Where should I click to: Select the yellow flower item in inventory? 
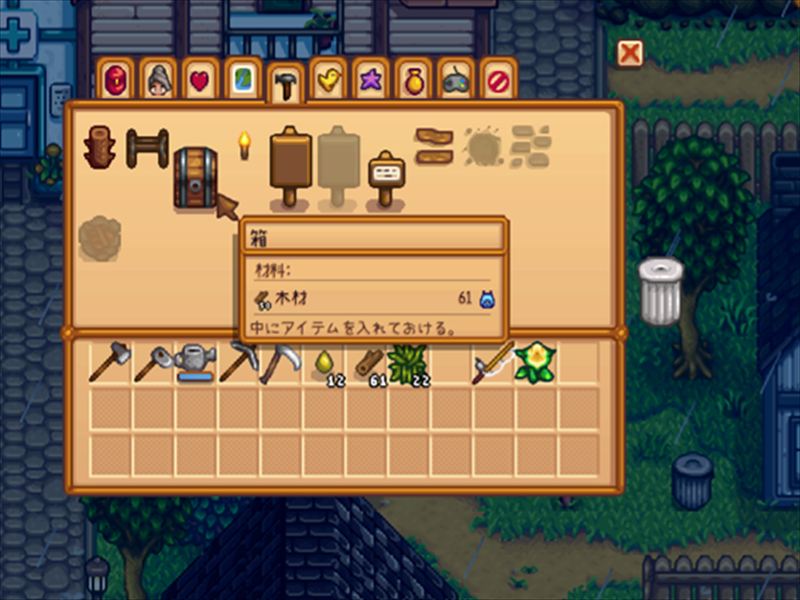pos(534,363)
